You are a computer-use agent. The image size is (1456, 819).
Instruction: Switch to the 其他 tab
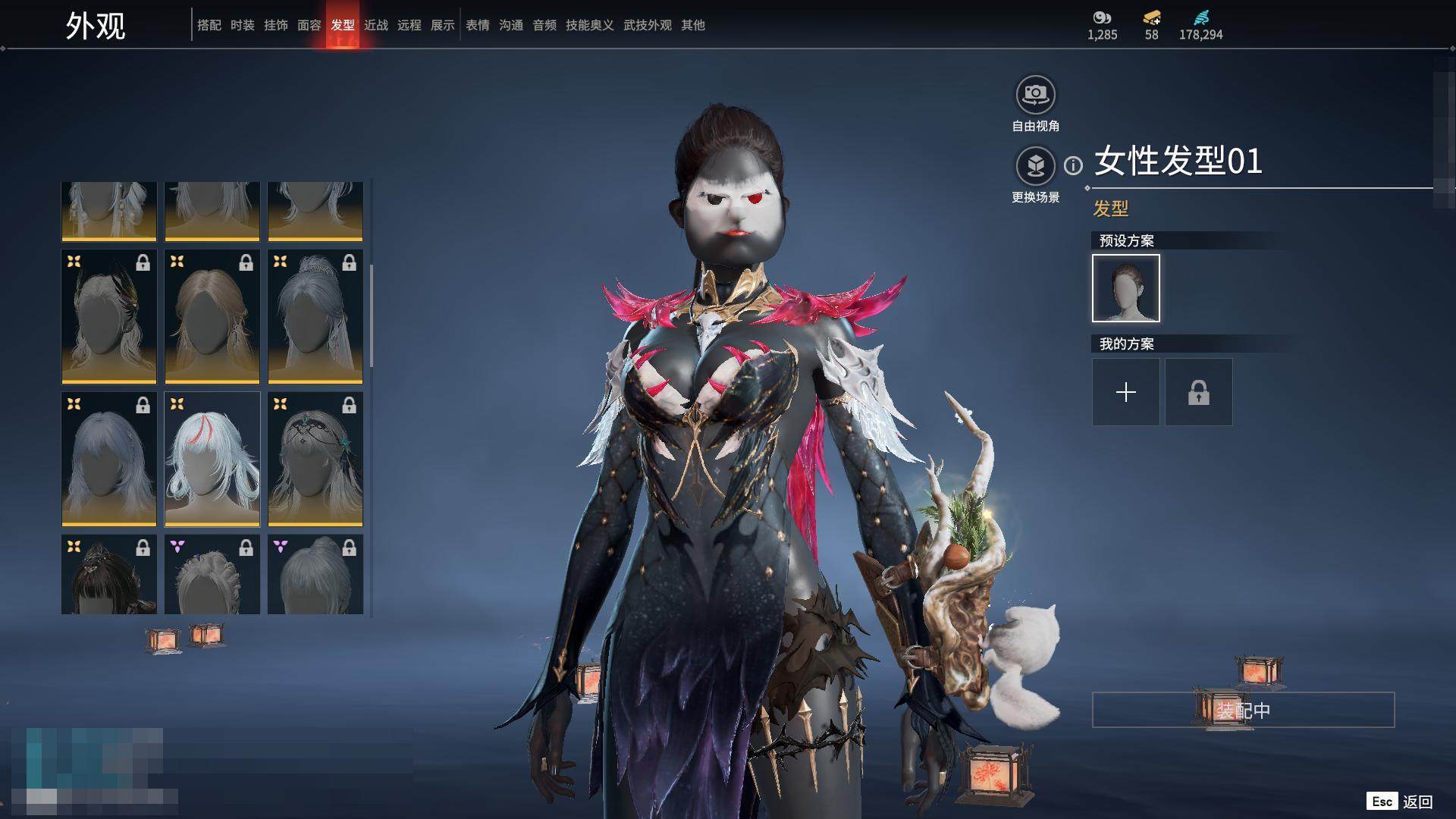[x=693, y=25]
